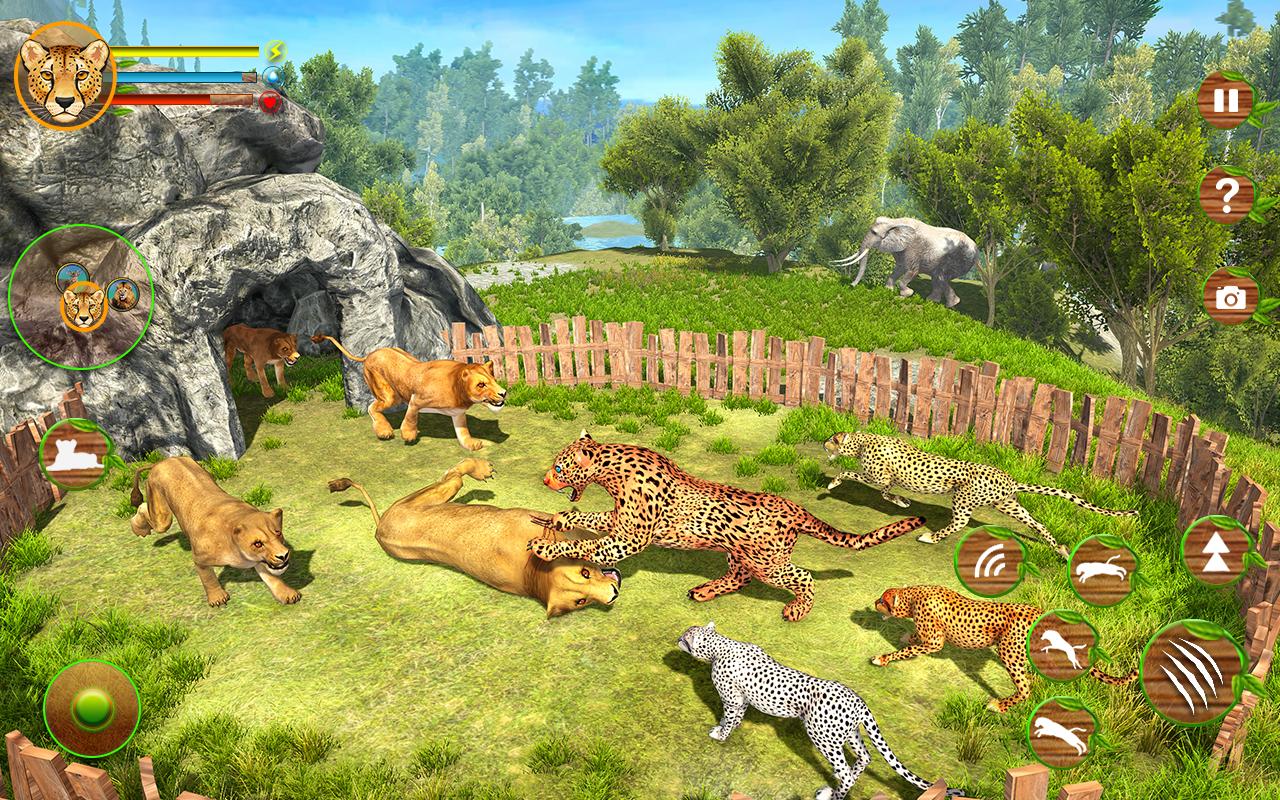Tap the roar sound-wave icon
This screenshot has height=800, width=1280.
coord(990,563)
